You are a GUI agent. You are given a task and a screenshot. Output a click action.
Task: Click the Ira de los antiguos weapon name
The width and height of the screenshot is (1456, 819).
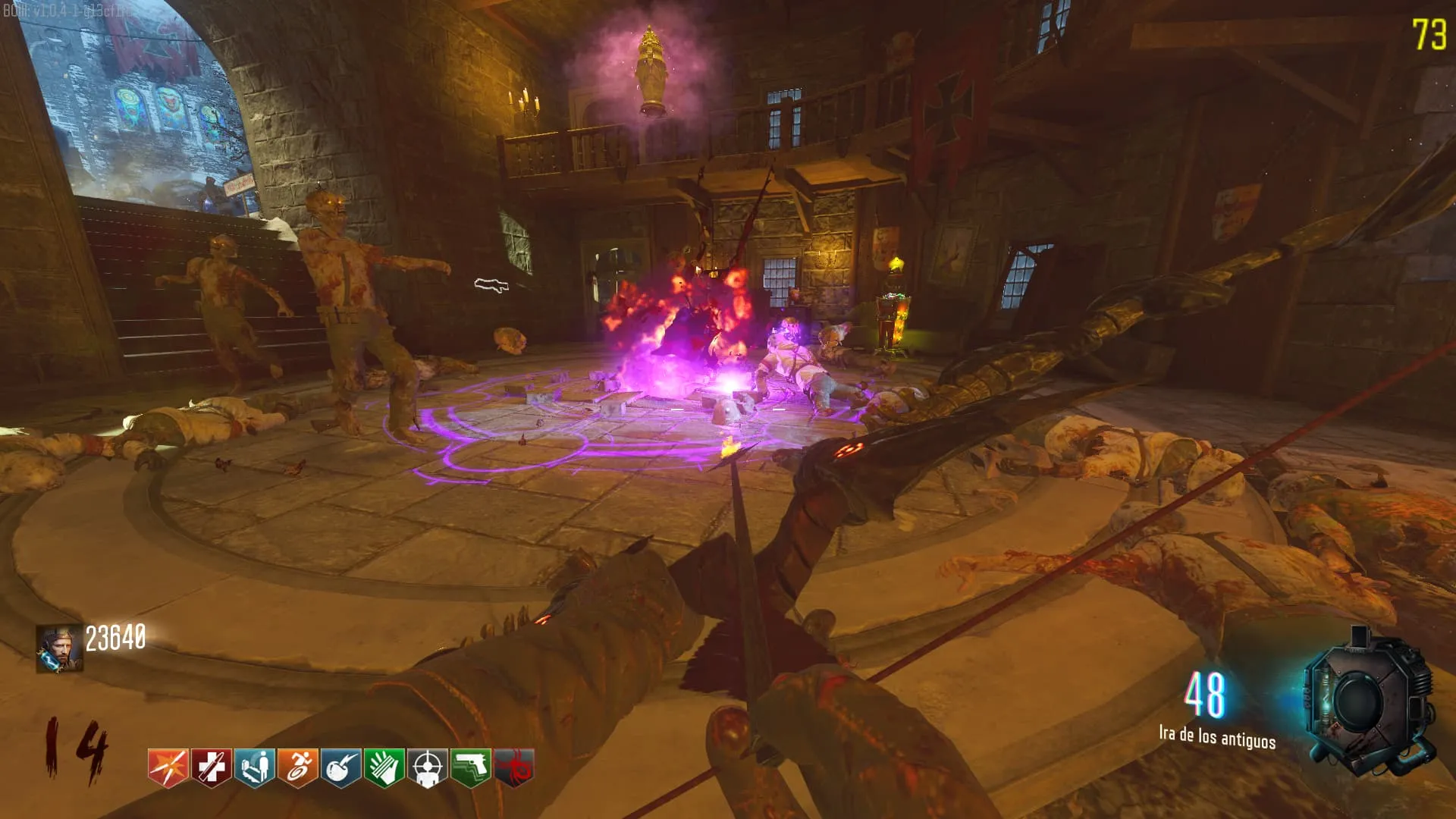tap(1216, 737)
